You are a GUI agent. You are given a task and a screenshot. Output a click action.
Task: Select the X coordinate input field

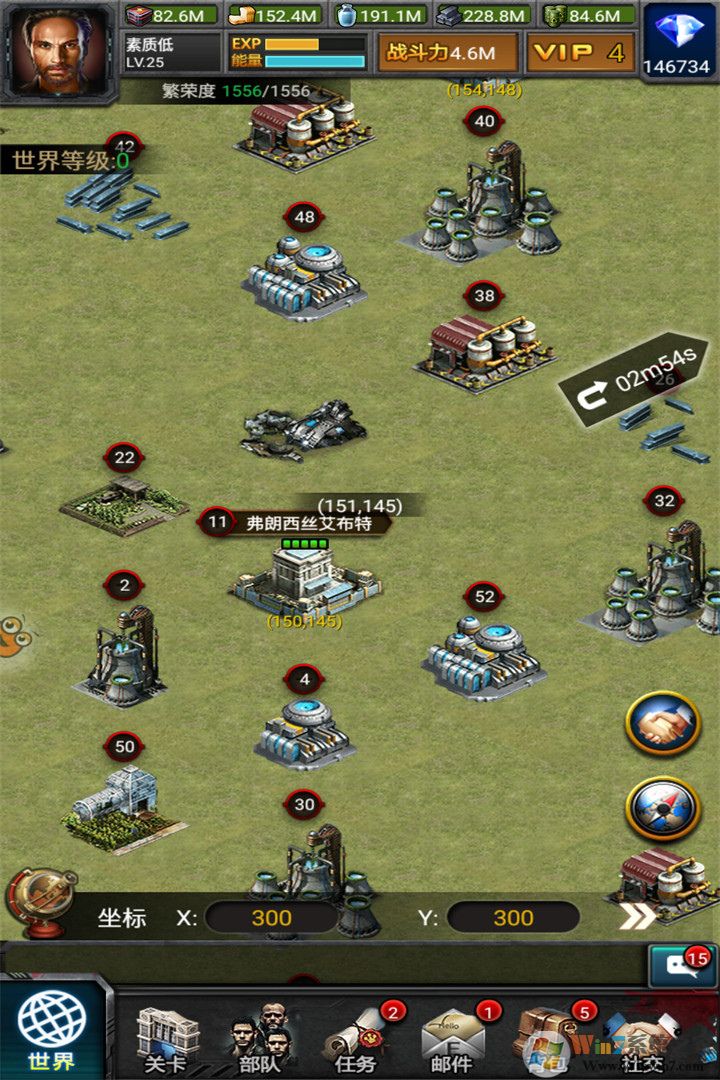(x=271, y=918)
